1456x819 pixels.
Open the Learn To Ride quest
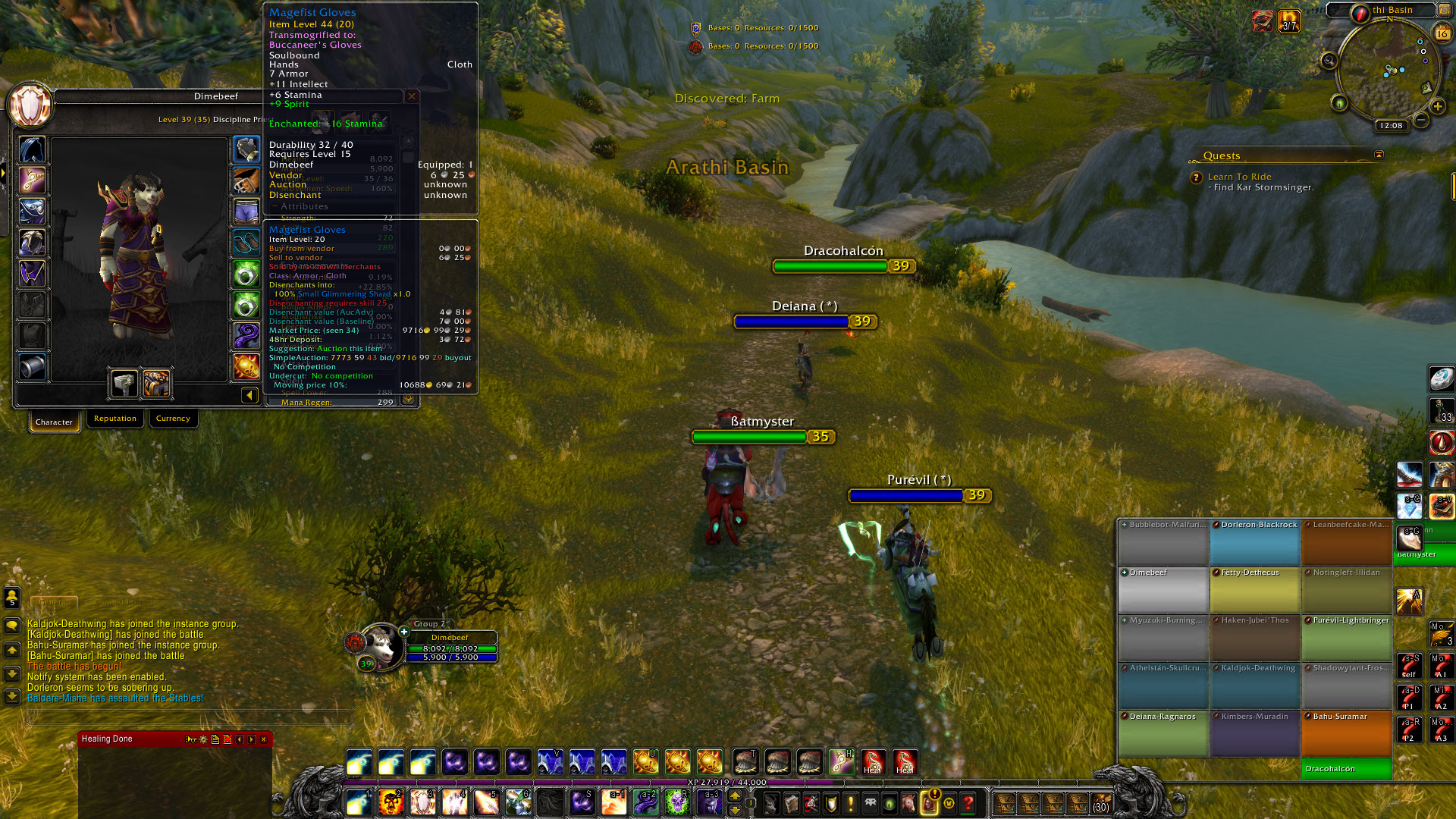pyautogui.click(x=1239, y=177)
